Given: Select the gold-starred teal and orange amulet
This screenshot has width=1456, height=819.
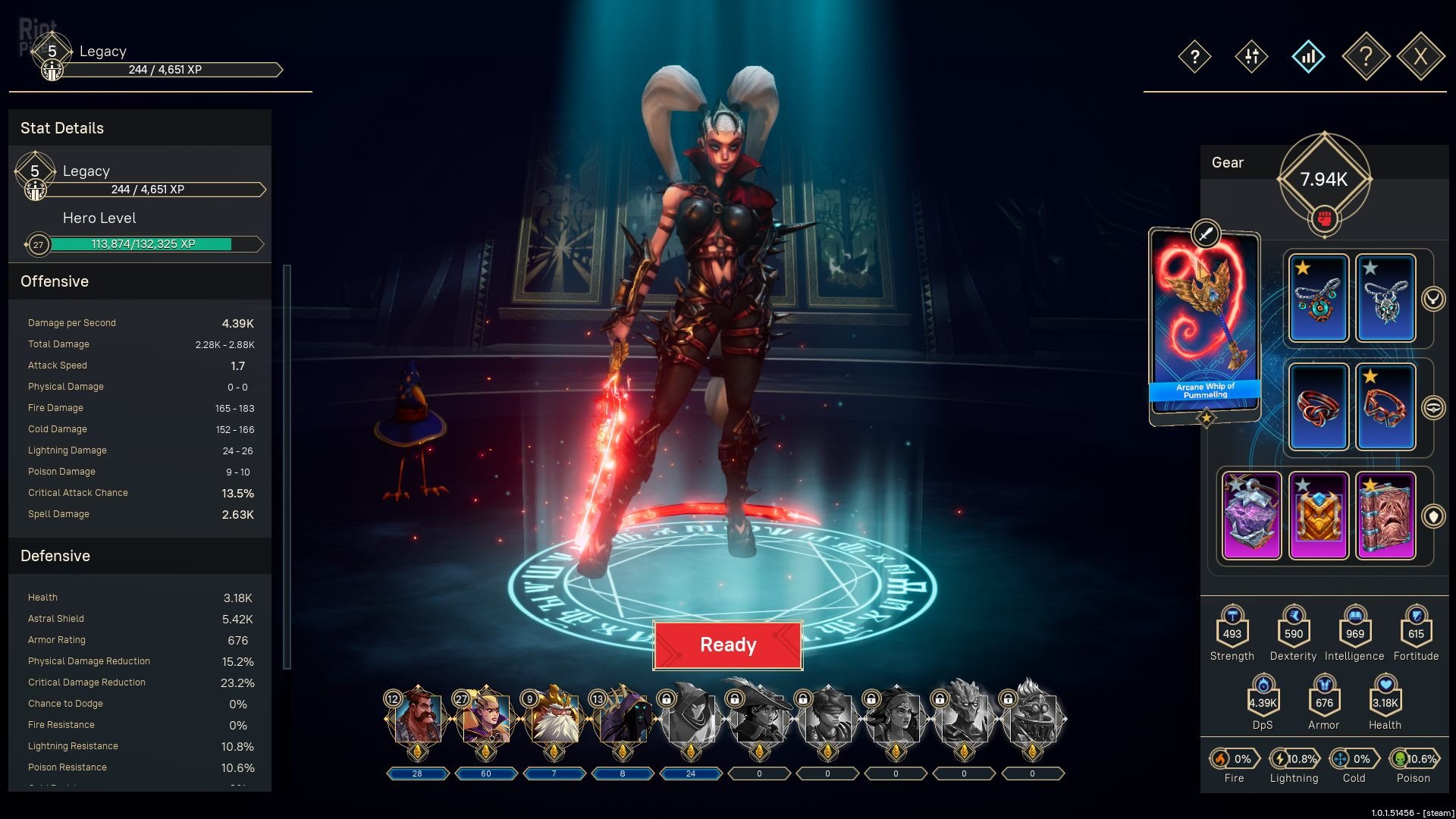Looking at the screenshot, I should [x=1319, y=299].
